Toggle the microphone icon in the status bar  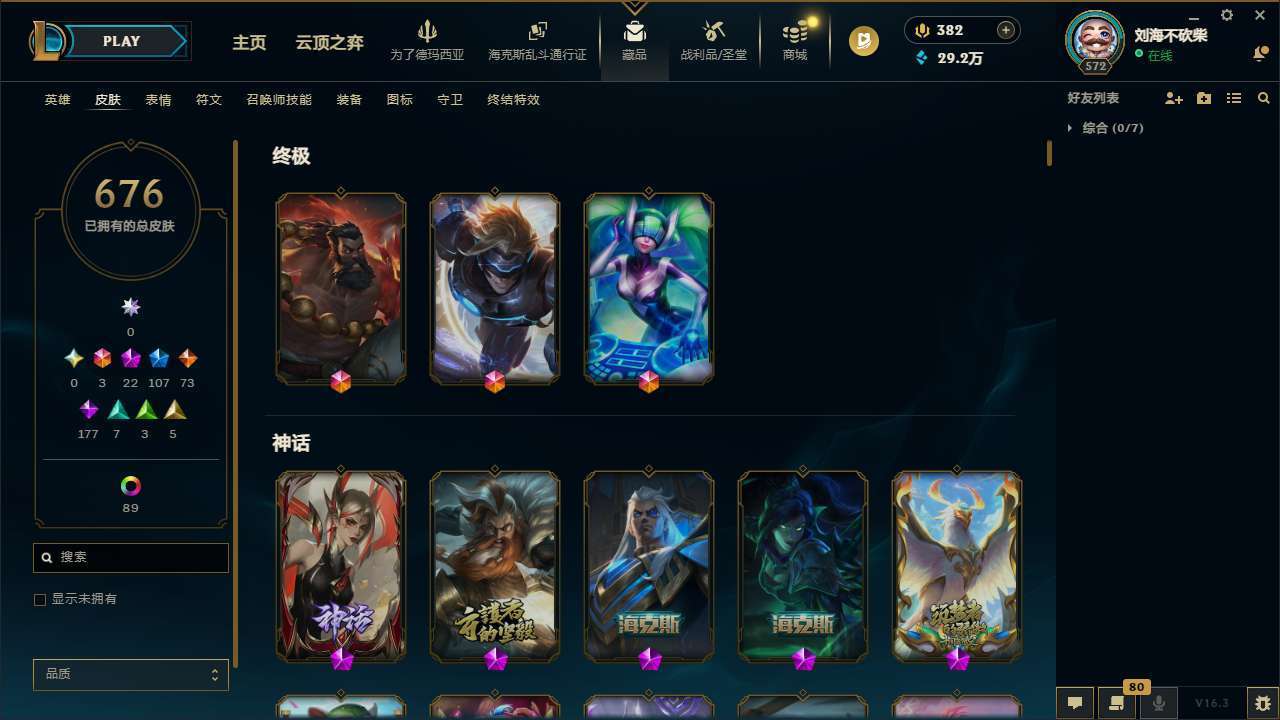[x=1158, y=703]
